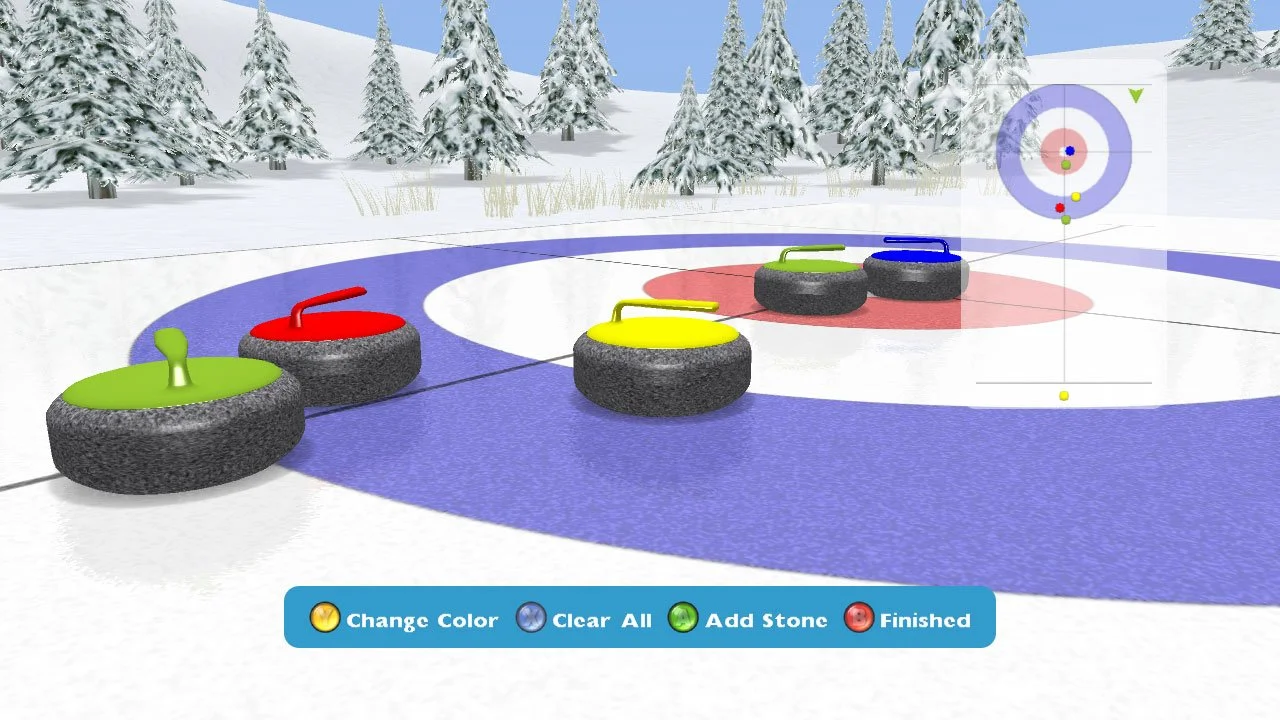The width and height of the screenshot is (1280, 720).
Task: Click the red stone marker on the minimap
Action: (1060, 208)
